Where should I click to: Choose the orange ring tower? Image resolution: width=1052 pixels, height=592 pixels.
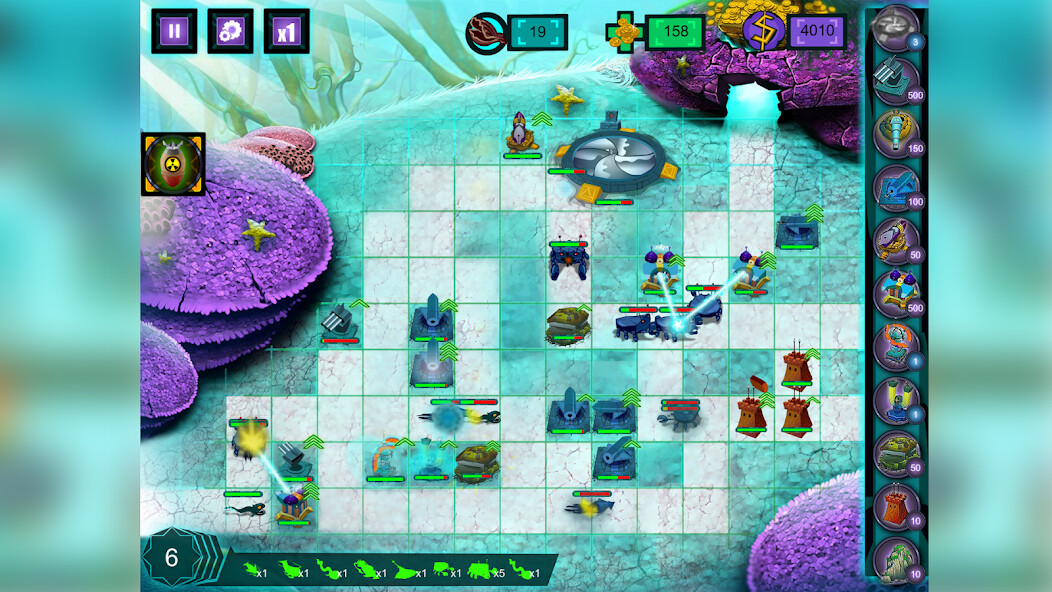(895, 346)
